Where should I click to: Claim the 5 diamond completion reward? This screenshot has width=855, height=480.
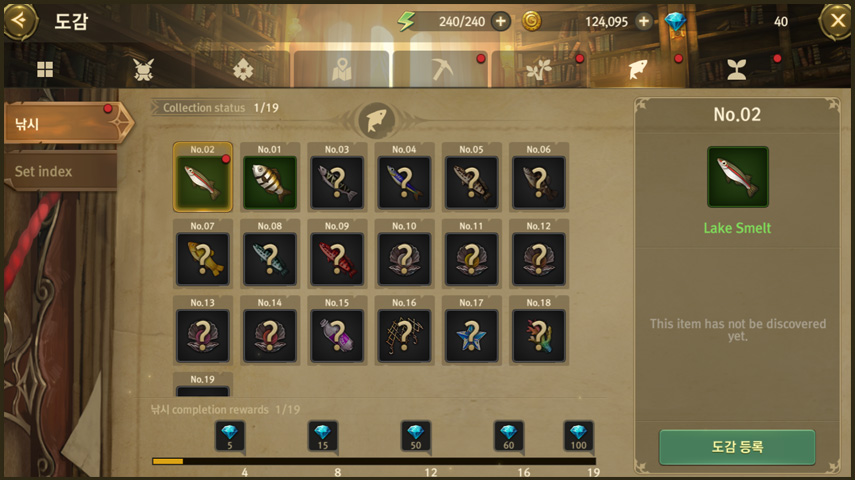(x=229, y=436)
